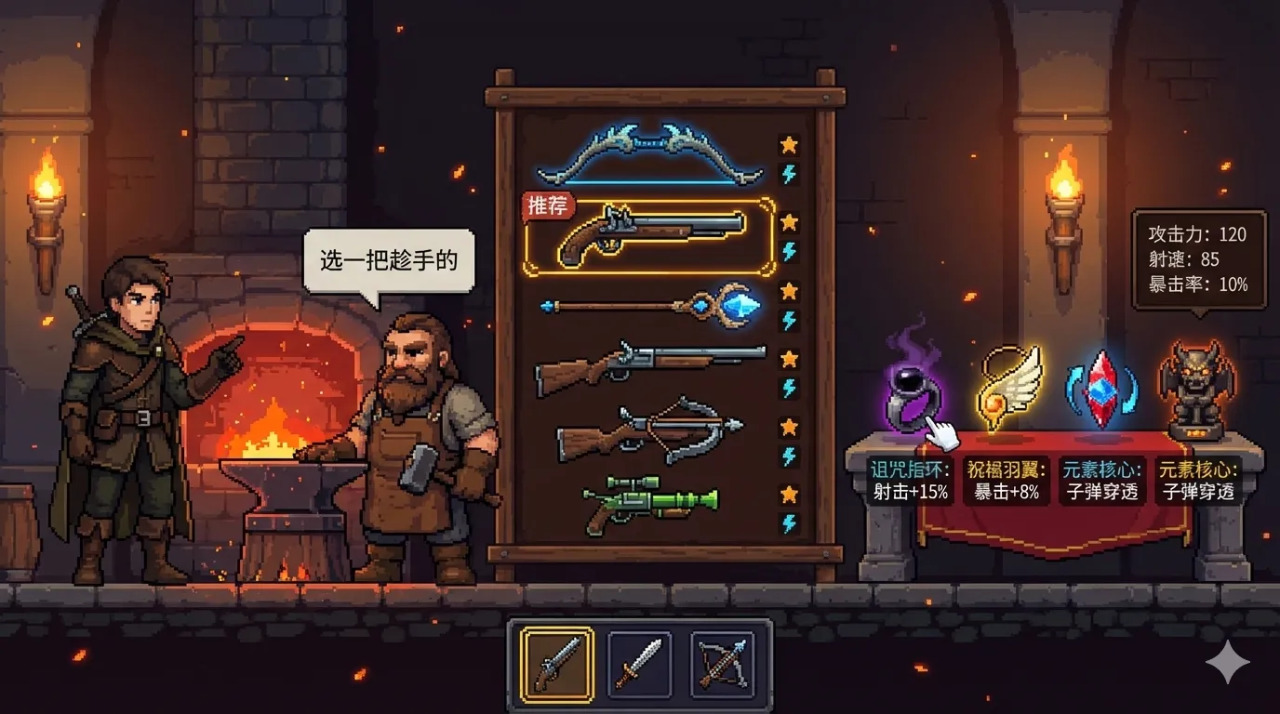Viewport: 1280px width, 714px height.
Task: Select the green scoped gun
Action: pos(650,501)
